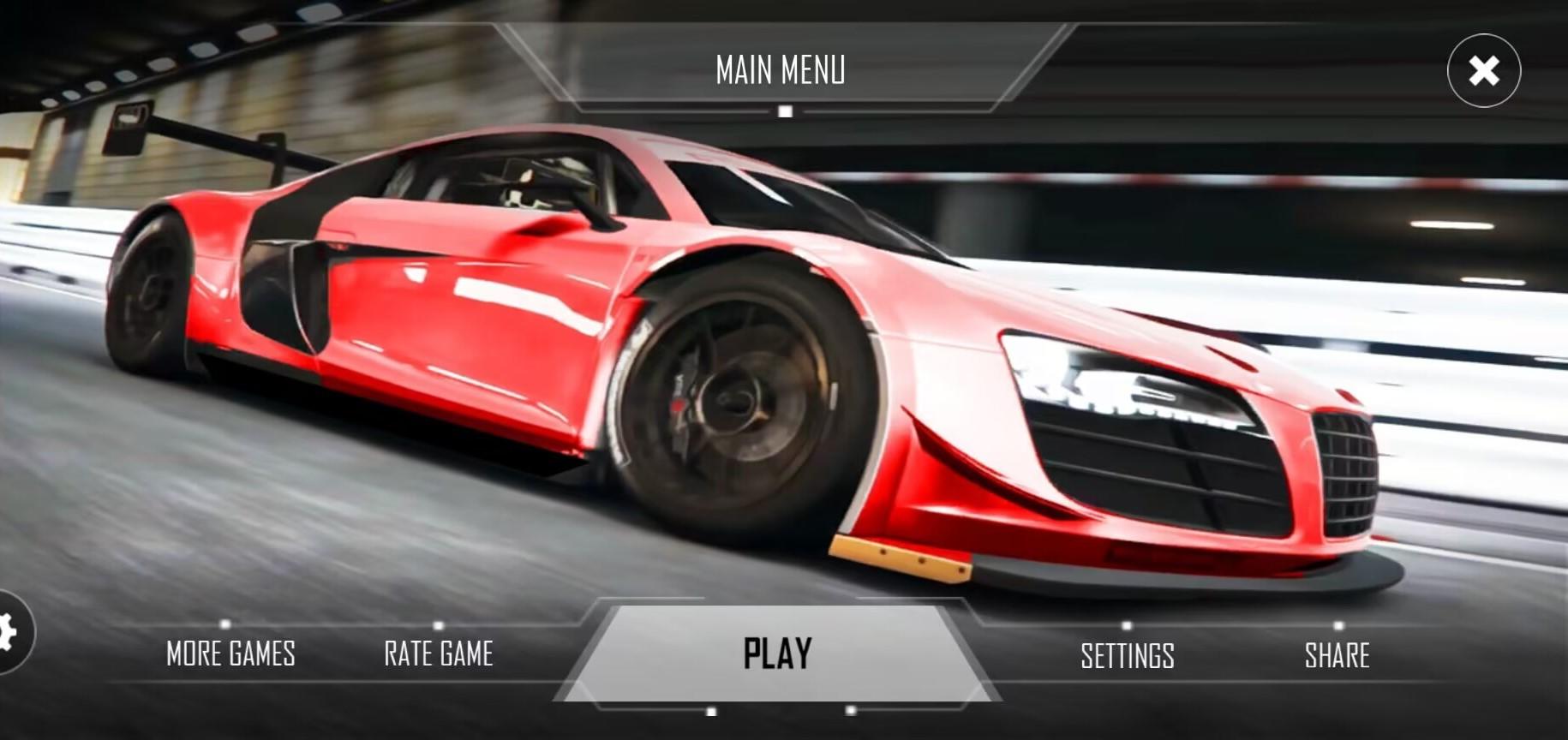Close the main menu with the X button

coord(1484,70)
